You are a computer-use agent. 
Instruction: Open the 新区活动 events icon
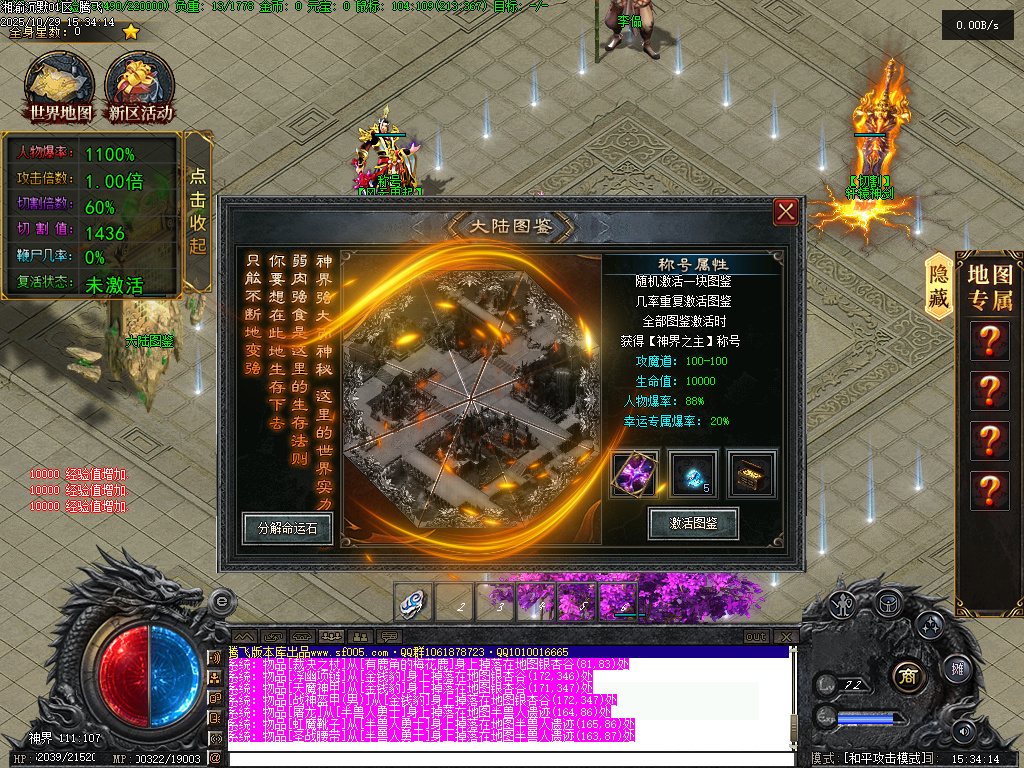[x=141, y=88]
